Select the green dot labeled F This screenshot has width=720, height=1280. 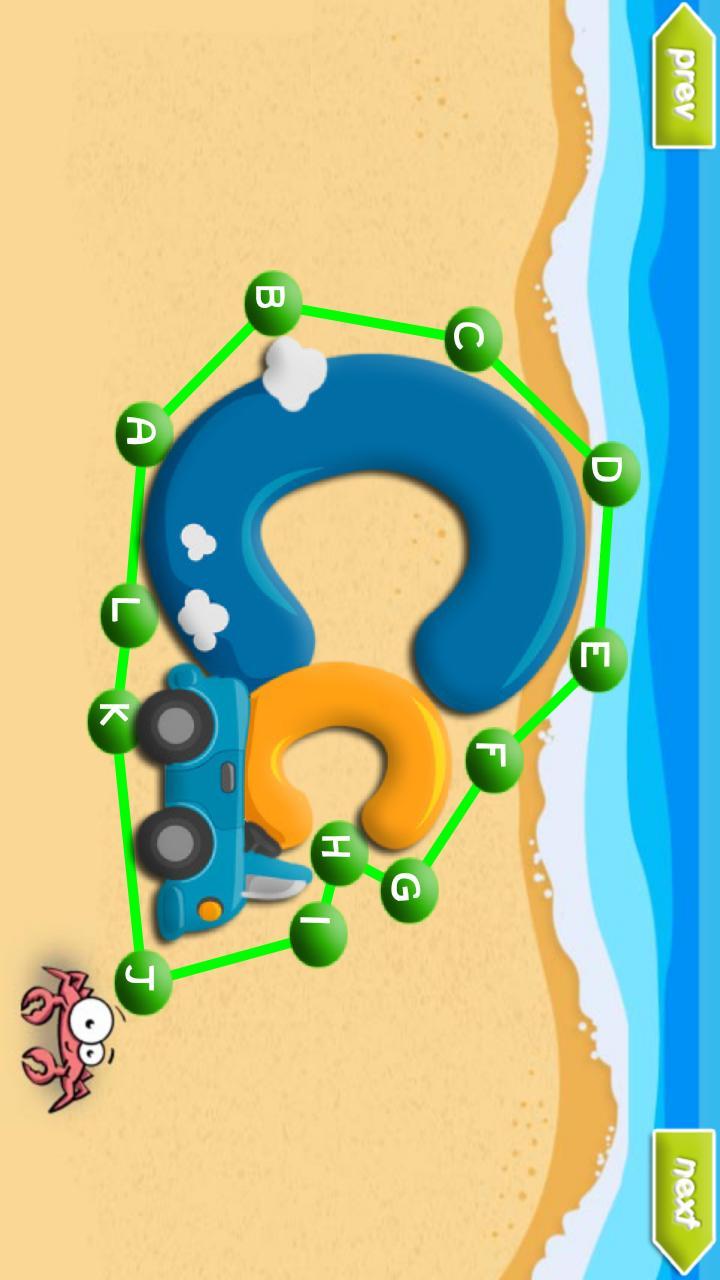click(x=494, y=760)
